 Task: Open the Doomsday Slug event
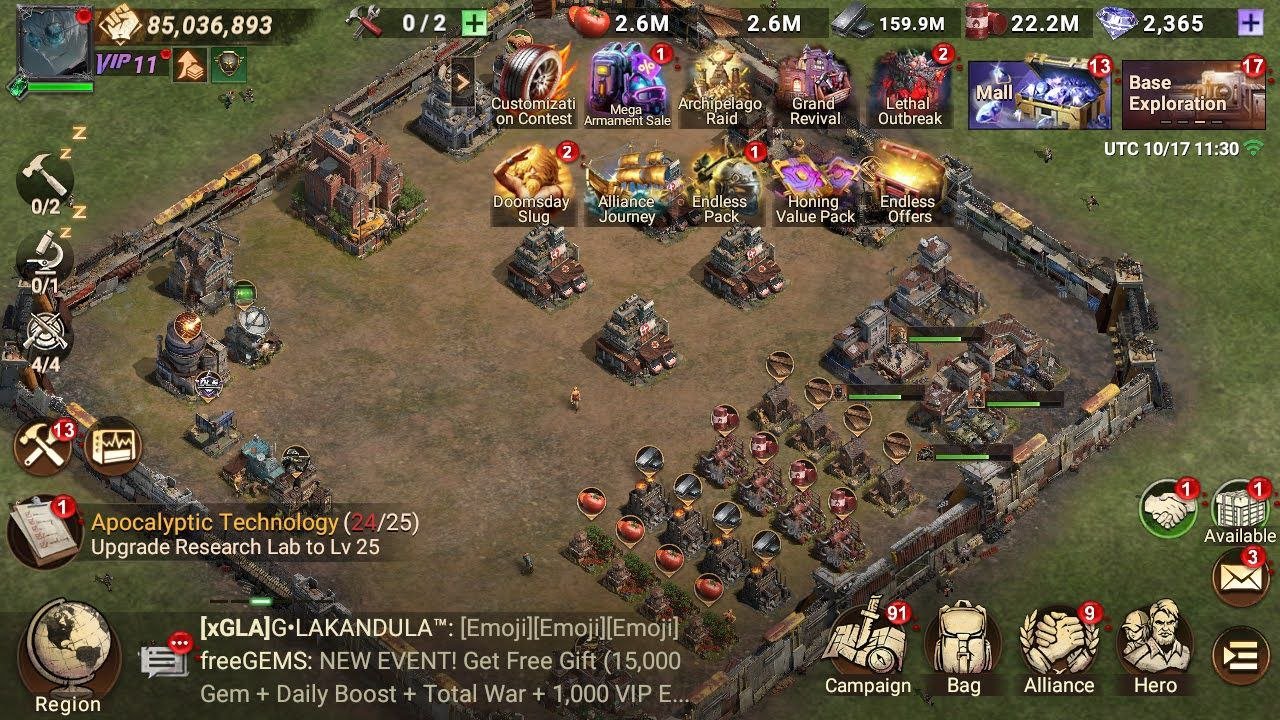click(532, 185)
